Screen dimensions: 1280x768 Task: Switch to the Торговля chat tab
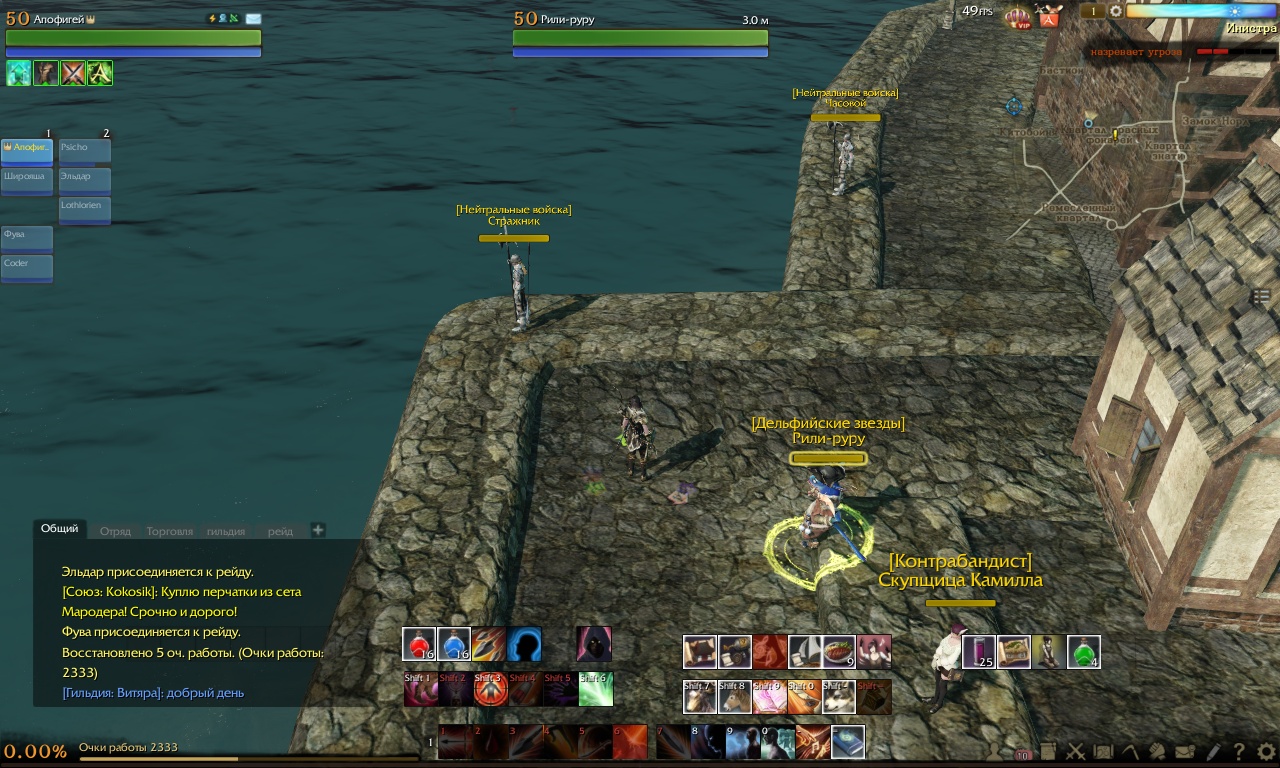point(169,531)
